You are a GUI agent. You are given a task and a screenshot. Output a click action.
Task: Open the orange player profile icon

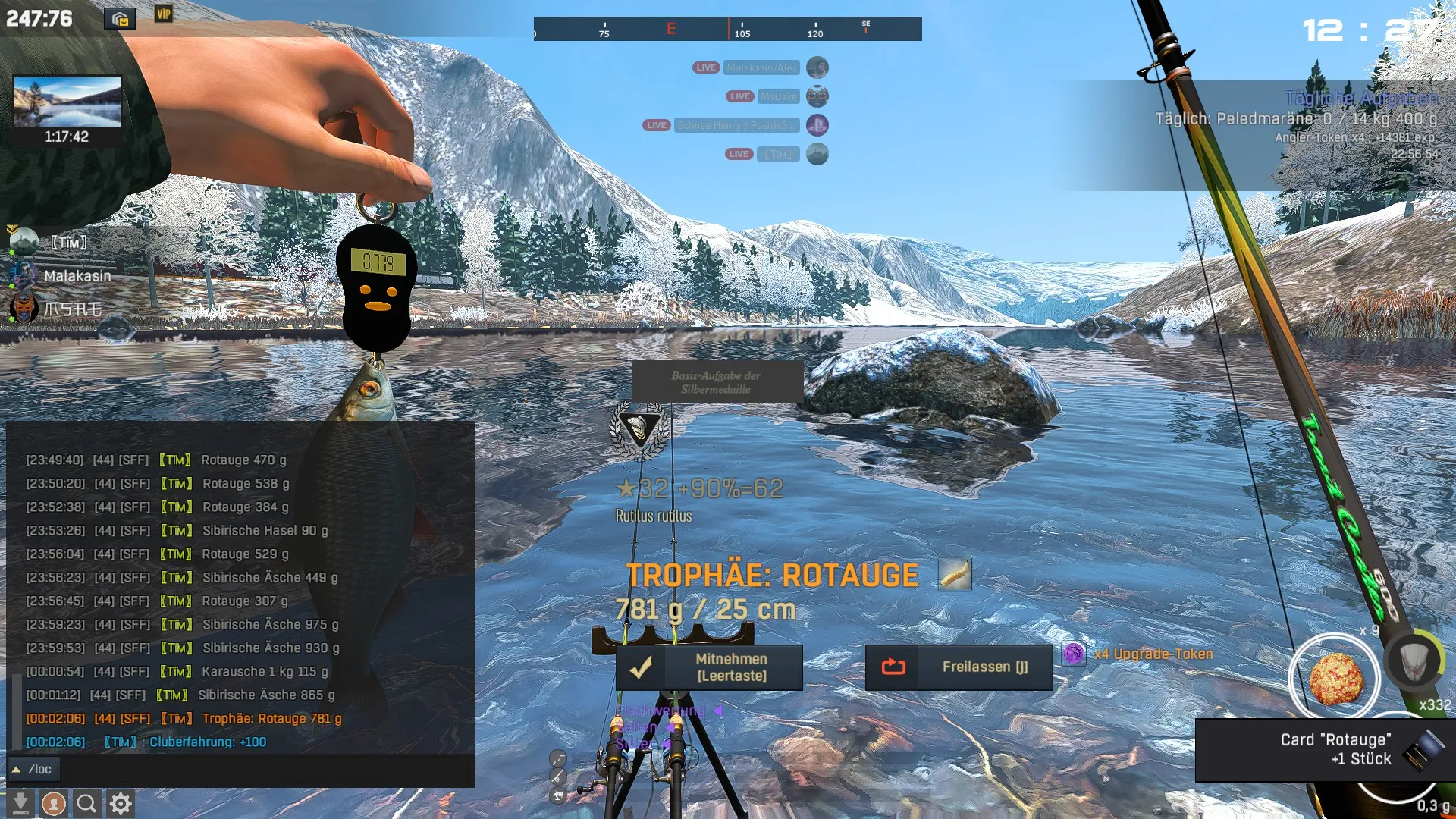tap(53, 803)
